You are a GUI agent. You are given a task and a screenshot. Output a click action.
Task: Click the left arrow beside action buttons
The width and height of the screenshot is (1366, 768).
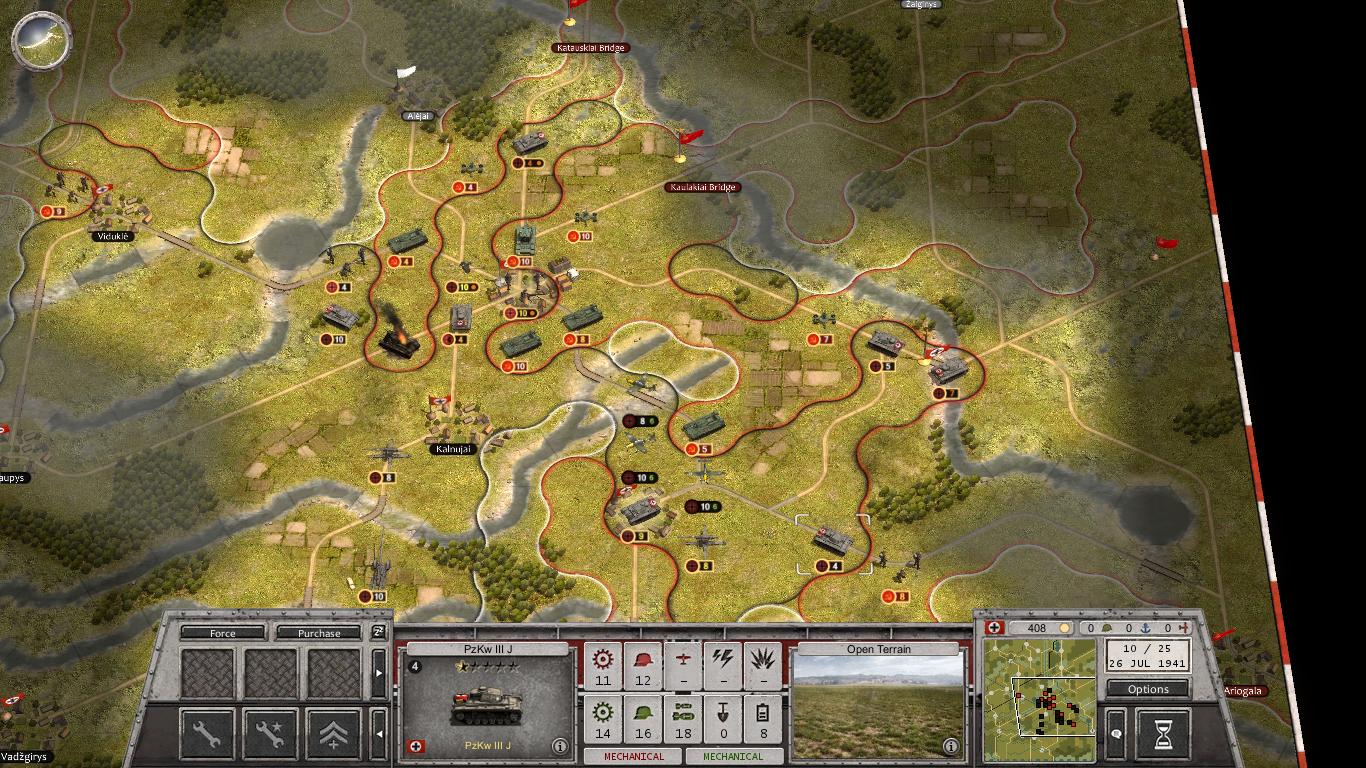click(379, 736)
